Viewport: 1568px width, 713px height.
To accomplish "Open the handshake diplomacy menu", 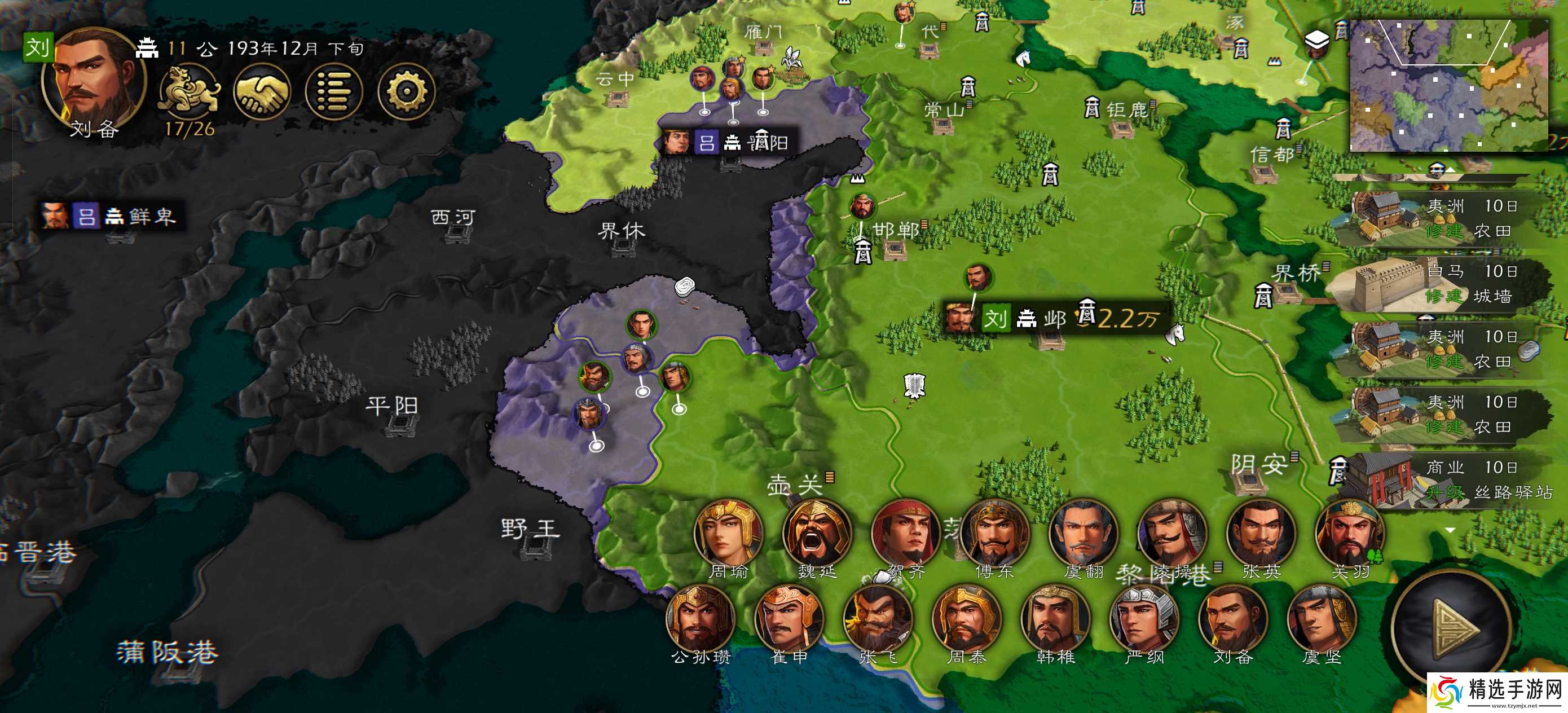I will coord(262,92).
